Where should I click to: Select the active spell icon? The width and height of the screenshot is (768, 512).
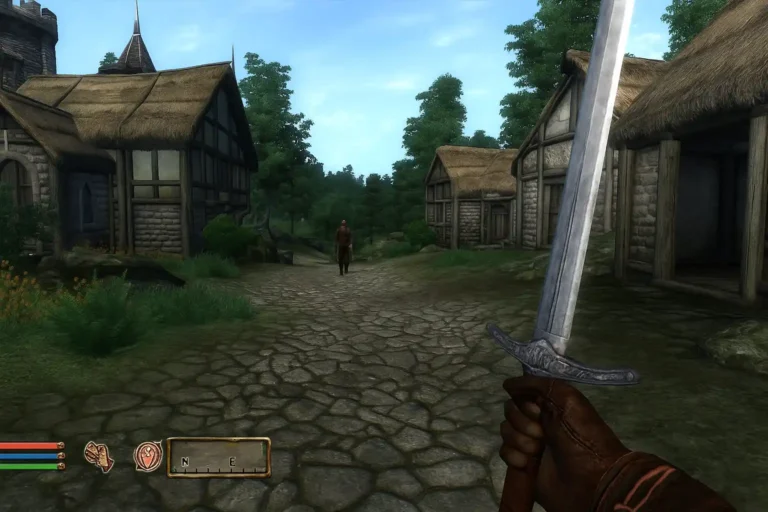(x=147, y=456)
